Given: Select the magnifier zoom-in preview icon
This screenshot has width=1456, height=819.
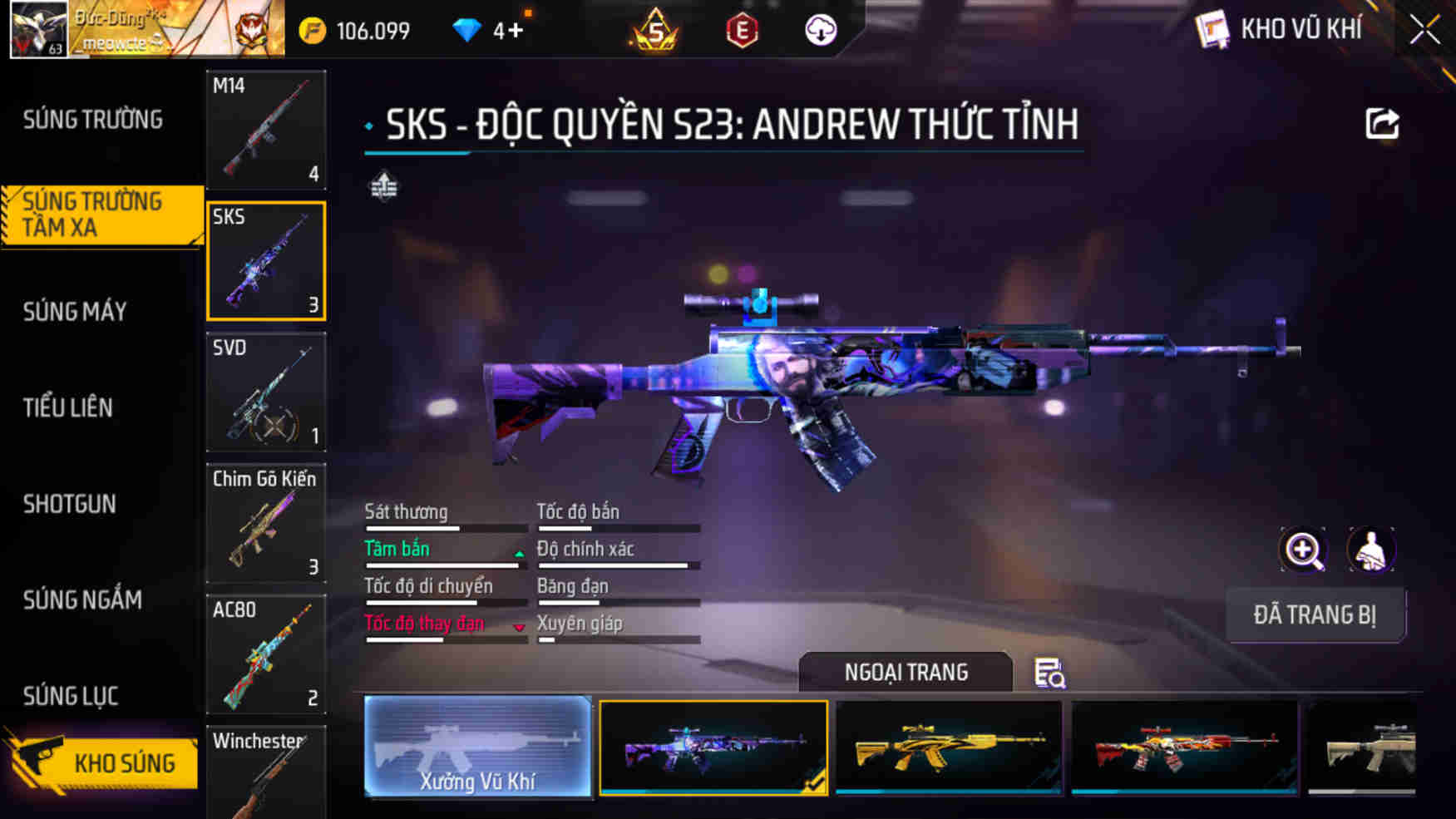Looking at the screenshot, I should tap(1305, 550).
